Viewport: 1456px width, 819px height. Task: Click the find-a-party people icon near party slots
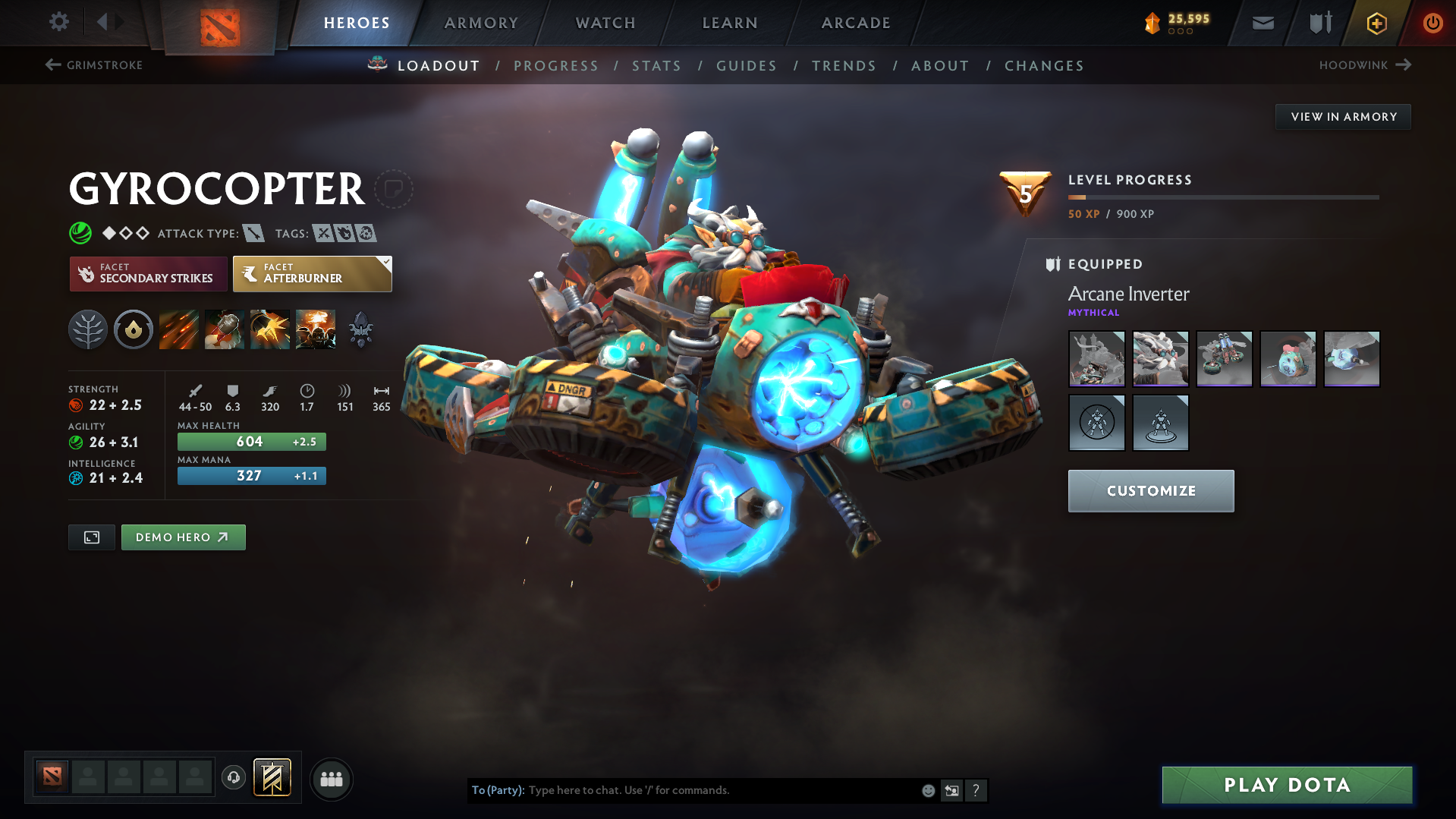pyautogui.click(x=331, y=779)
